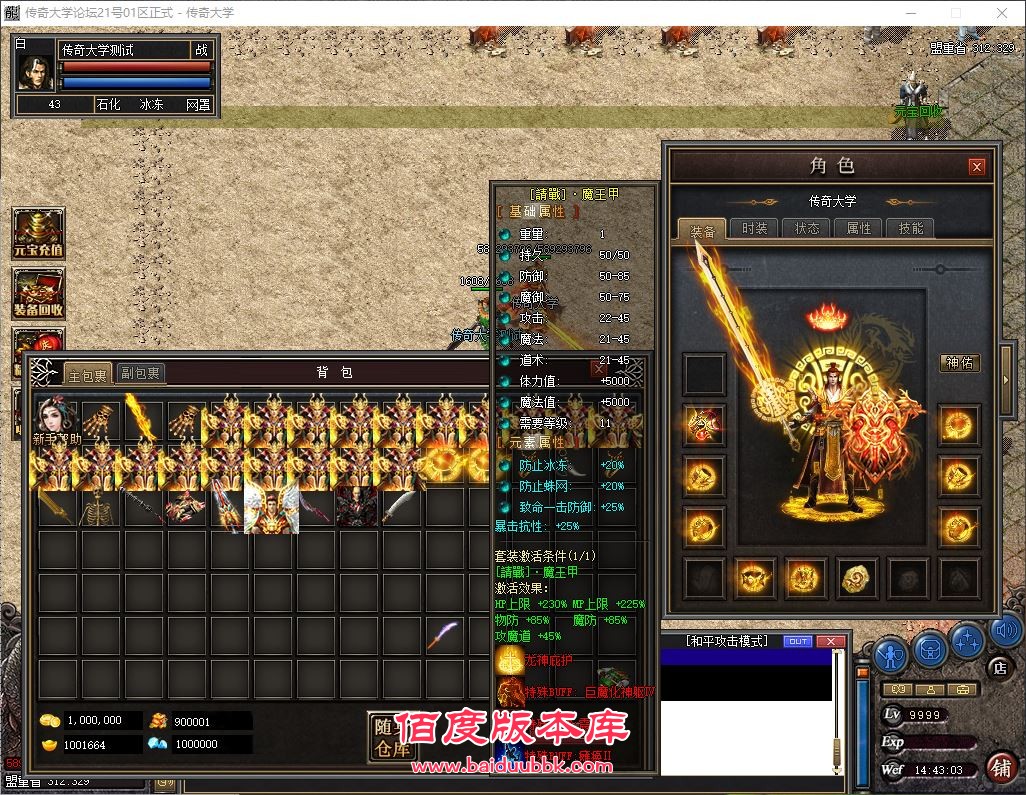Click the blue OUT button
Viewport: 1026px width, 795px height.
click(x=798, y=641)
